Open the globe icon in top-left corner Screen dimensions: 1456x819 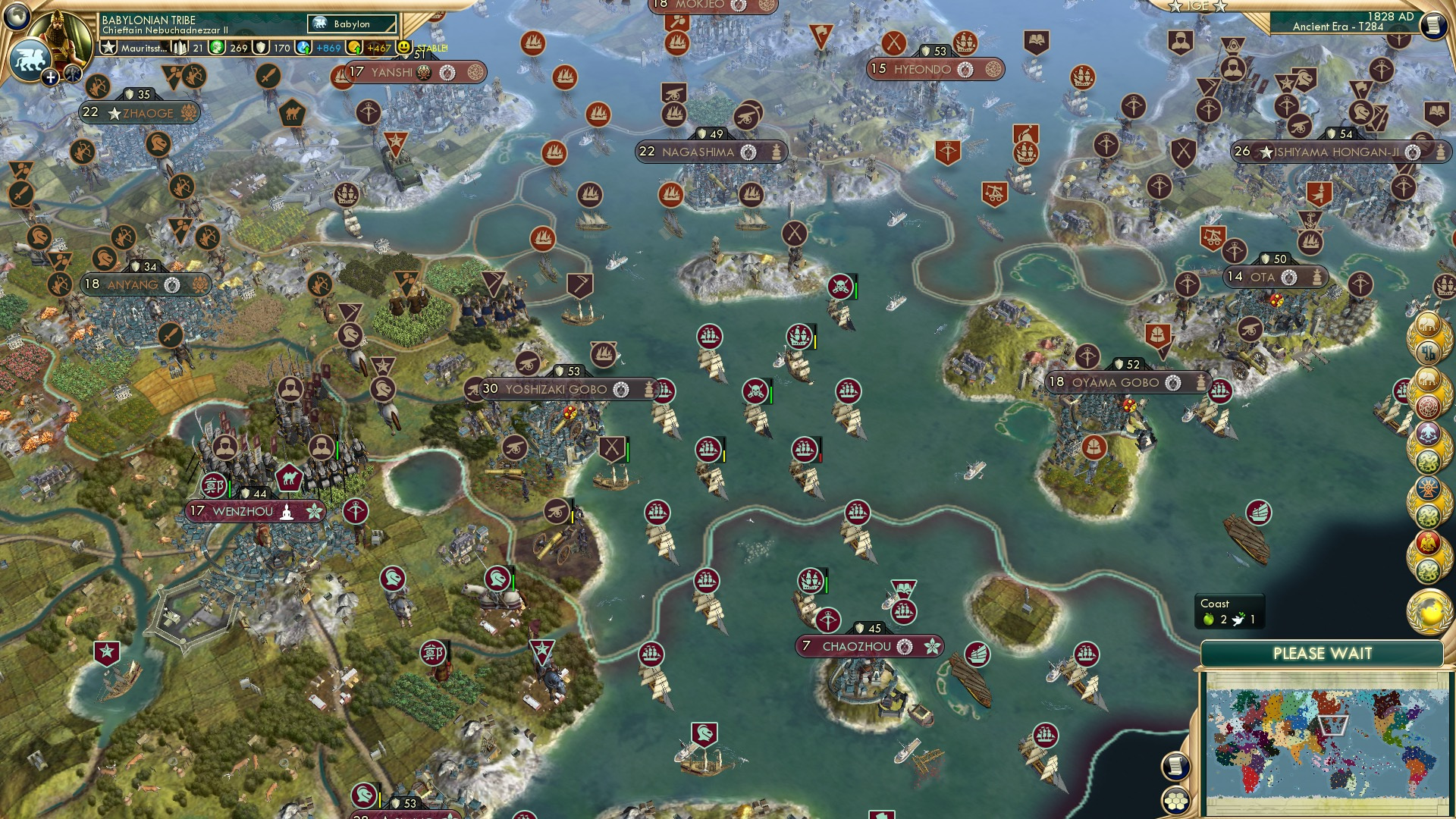pyautogui.click(x=17, y=15)
